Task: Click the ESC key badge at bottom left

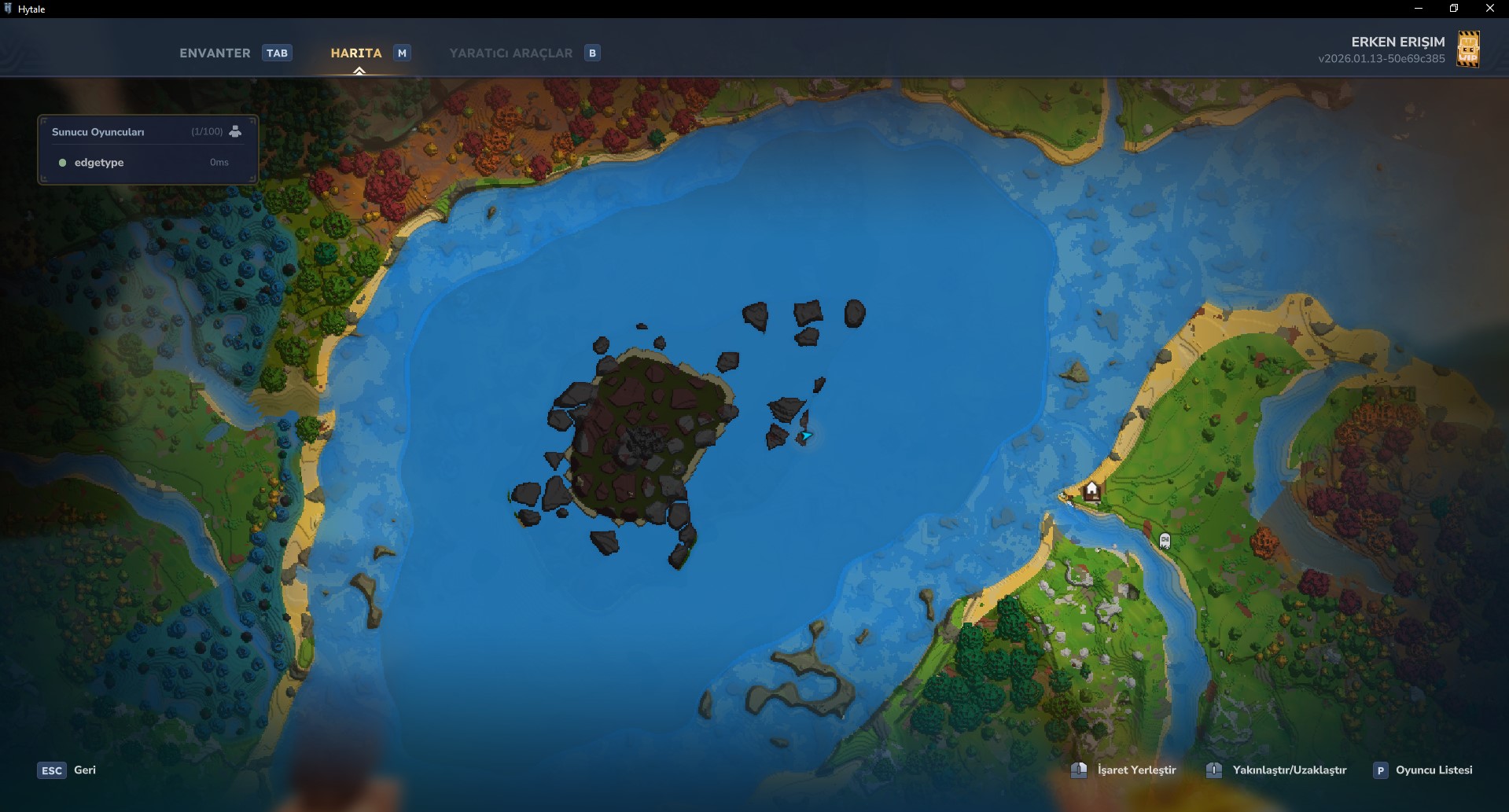Action: [x=51, y=770]
